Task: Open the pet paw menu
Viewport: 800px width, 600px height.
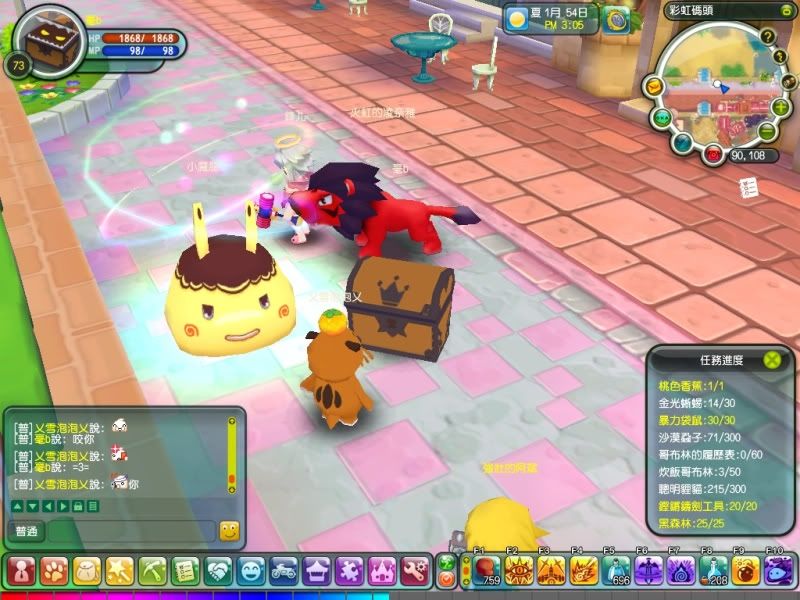Action: [54, 571]
